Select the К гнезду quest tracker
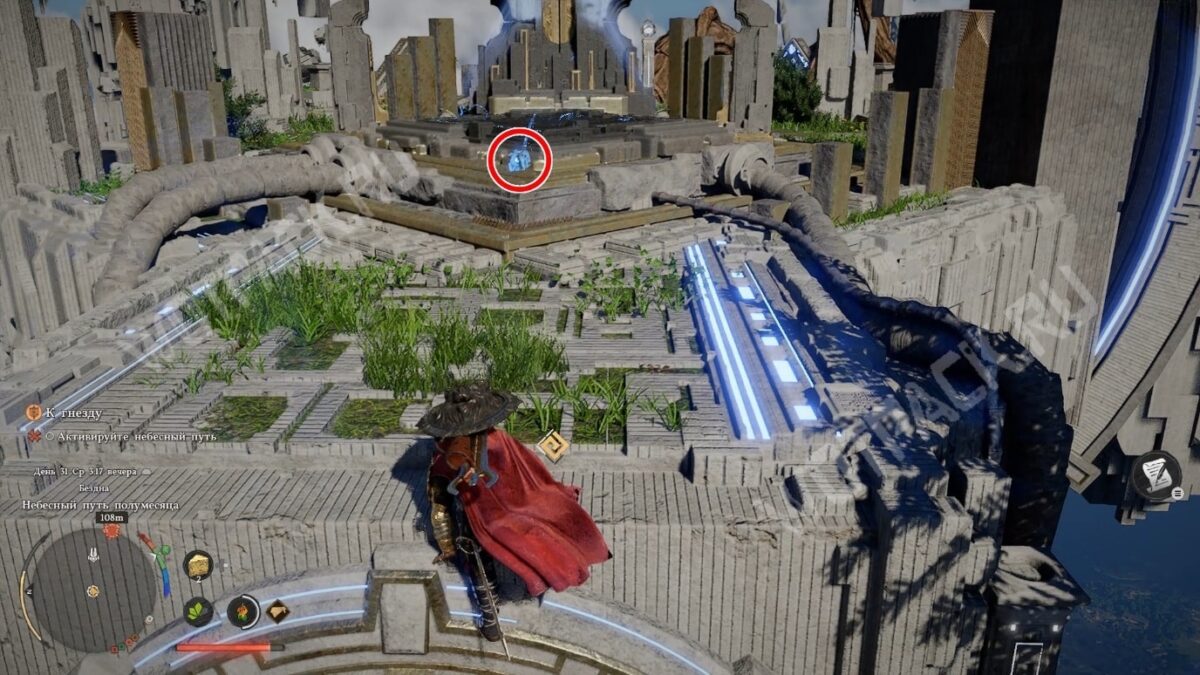1200x675 pixels. (x=72, y=412)
